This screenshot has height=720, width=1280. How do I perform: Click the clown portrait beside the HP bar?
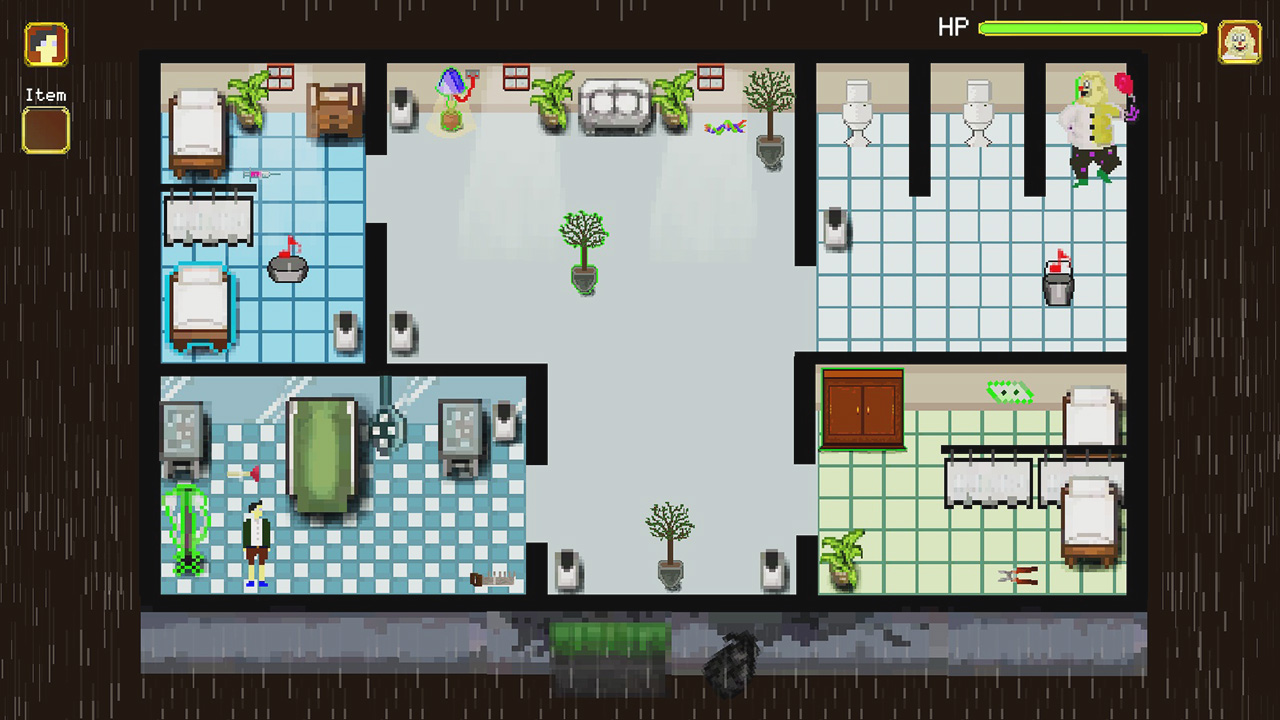pyautogui.click(x=1240, y=44)
